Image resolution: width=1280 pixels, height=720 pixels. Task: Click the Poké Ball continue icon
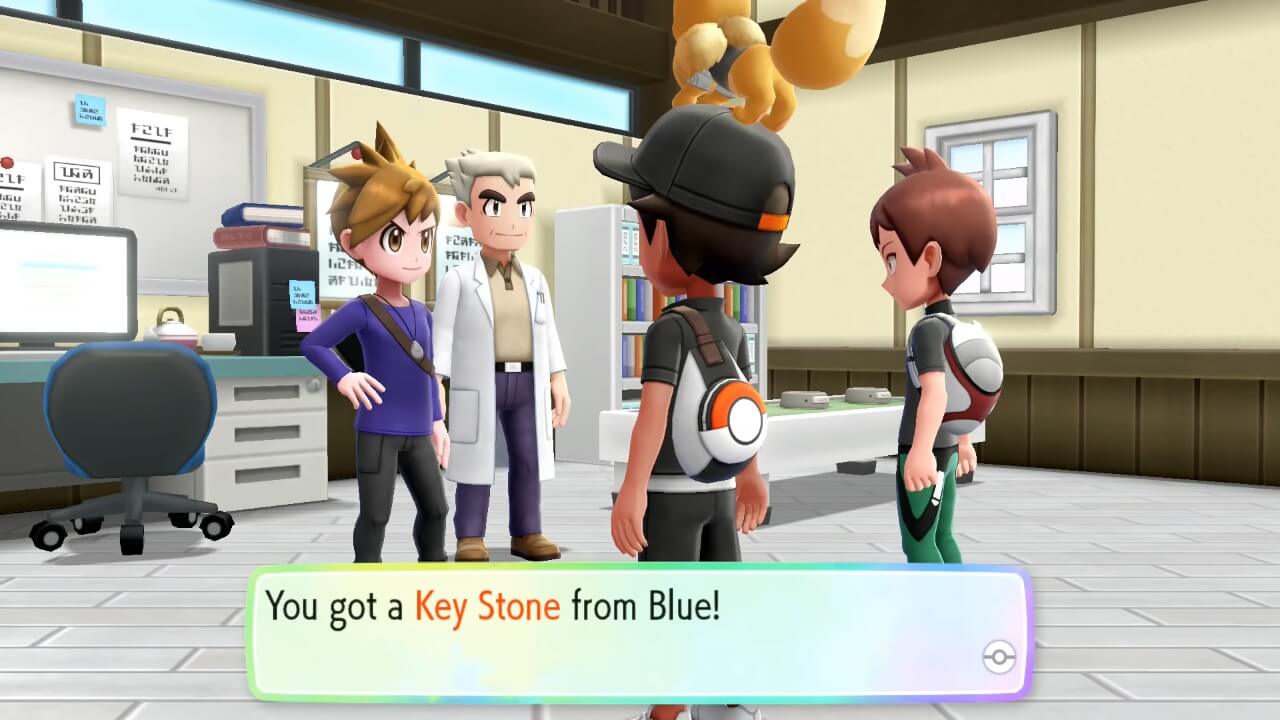click(999, 657)
